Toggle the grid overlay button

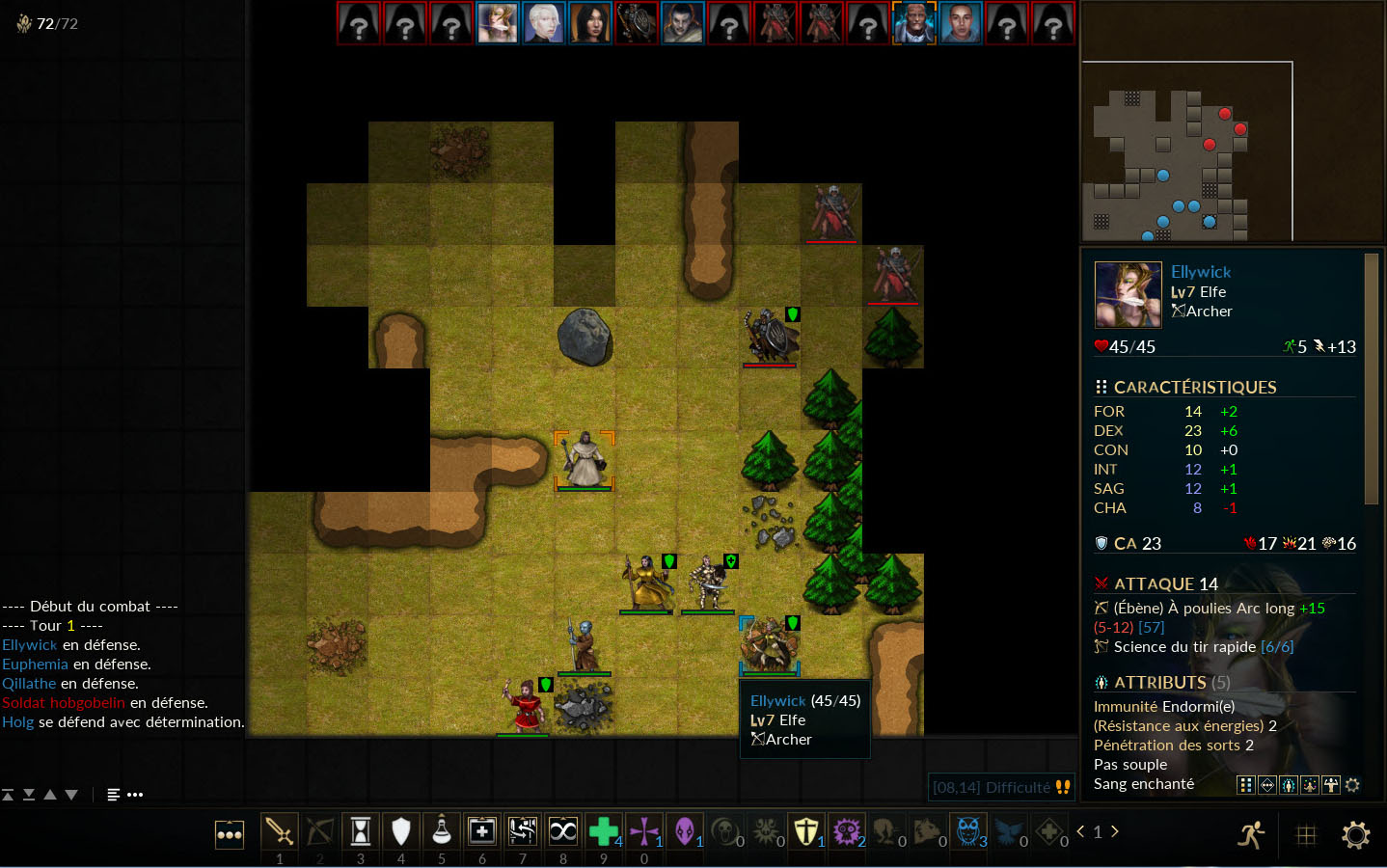tap(1306, 835)
